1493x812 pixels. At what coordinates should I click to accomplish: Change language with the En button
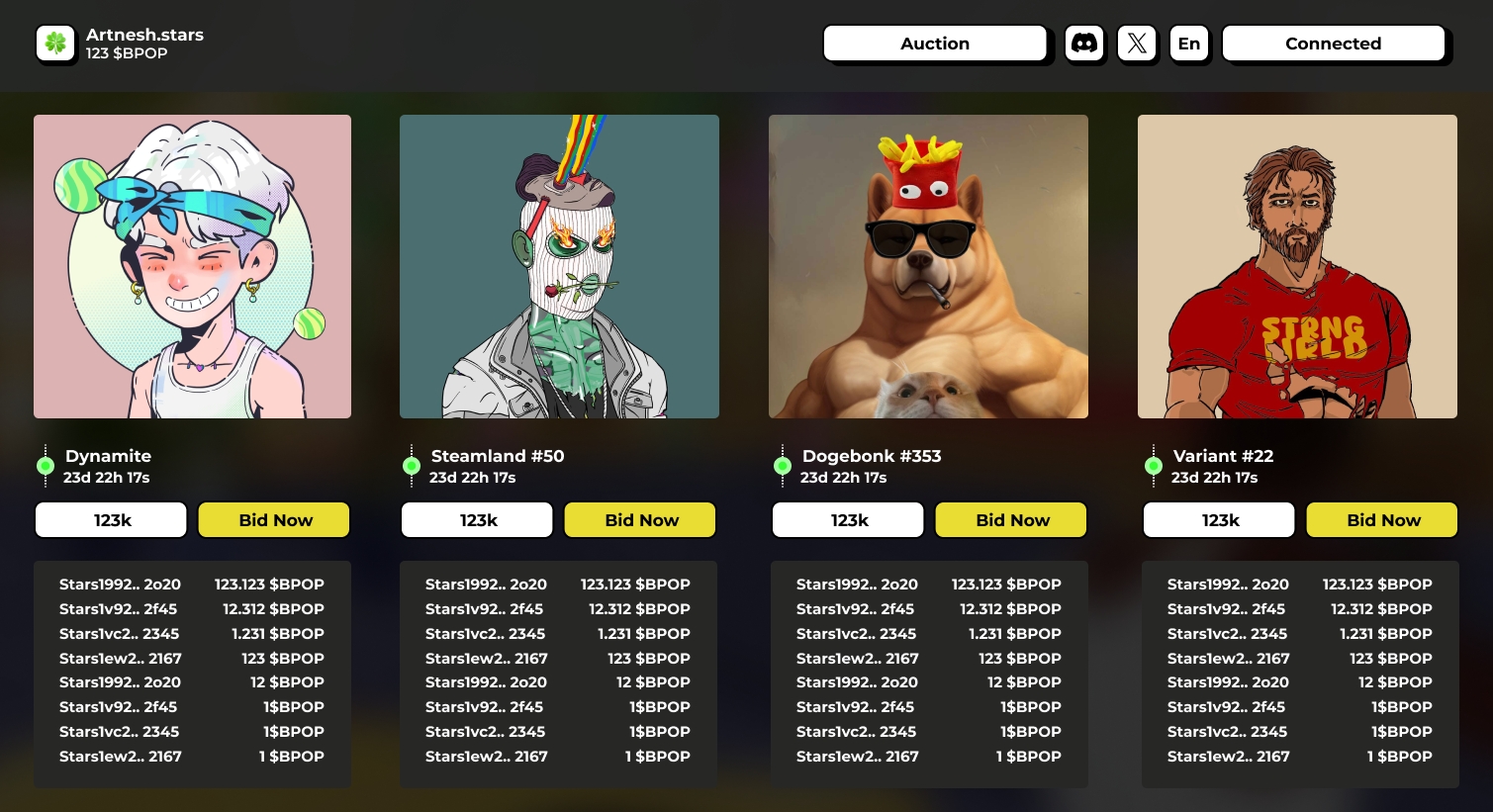click(x=1188, y=44)
